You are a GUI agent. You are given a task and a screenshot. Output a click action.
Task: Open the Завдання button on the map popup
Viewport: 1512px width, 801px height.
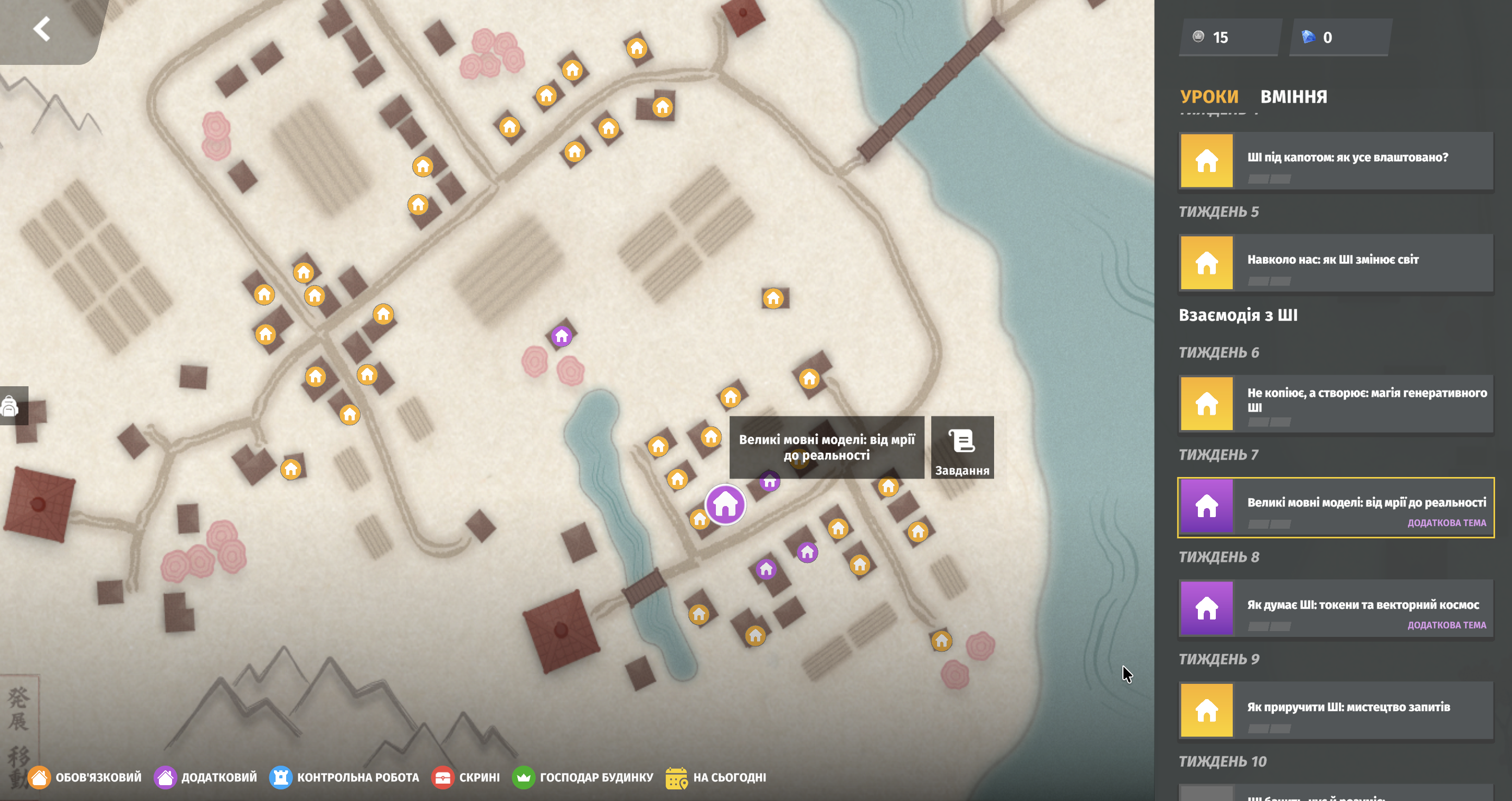(x=961, y=448)
